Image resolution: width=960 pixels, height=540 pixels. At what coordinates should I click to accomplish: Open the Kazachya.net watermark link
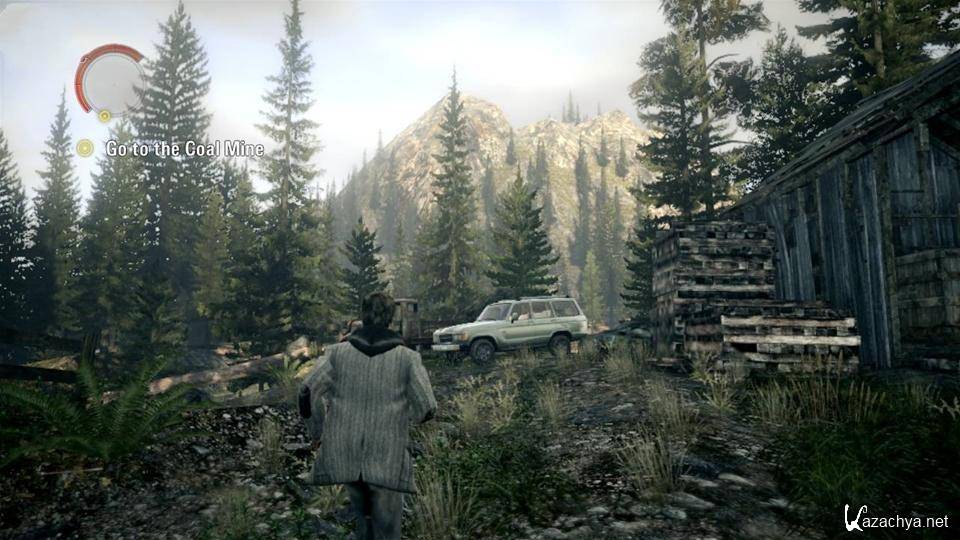point(896,520)
